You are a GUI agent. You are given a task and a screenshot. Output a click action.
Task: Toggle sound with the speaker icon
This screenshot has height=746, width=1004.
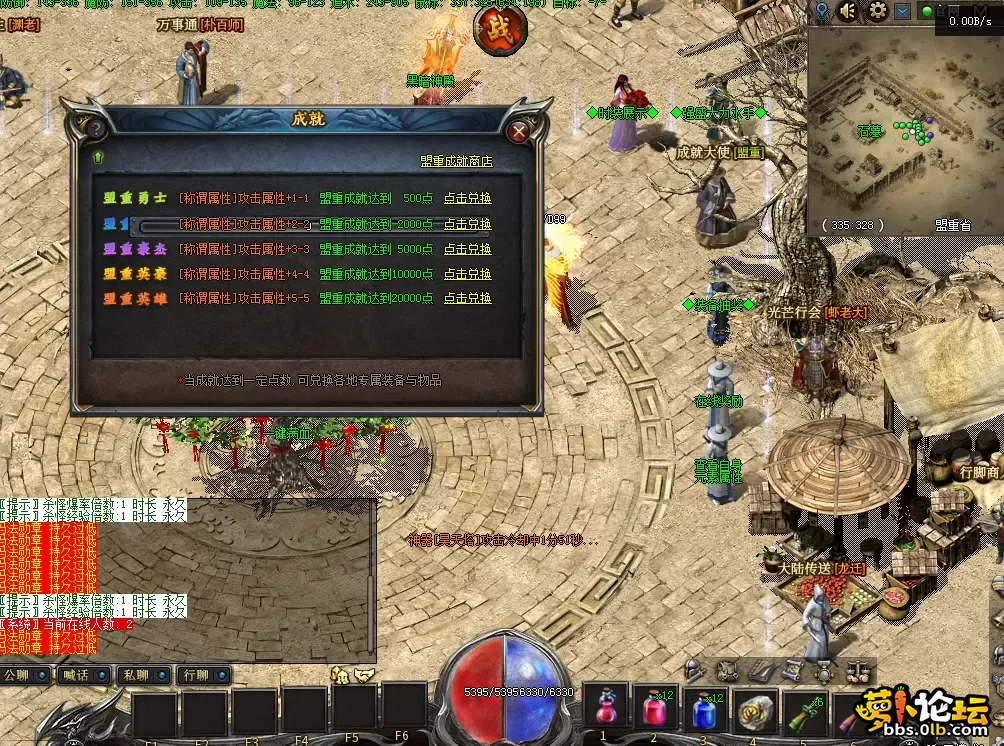(849, 11)
